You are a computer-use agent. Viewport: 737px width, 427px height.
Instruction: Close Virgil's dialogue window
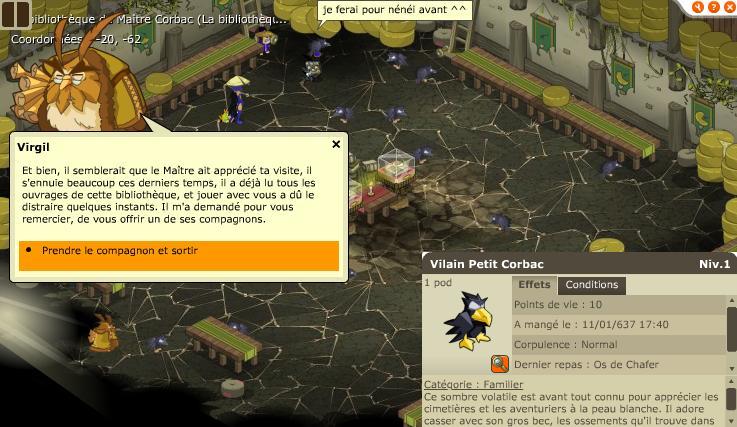(x=336, y=144)
